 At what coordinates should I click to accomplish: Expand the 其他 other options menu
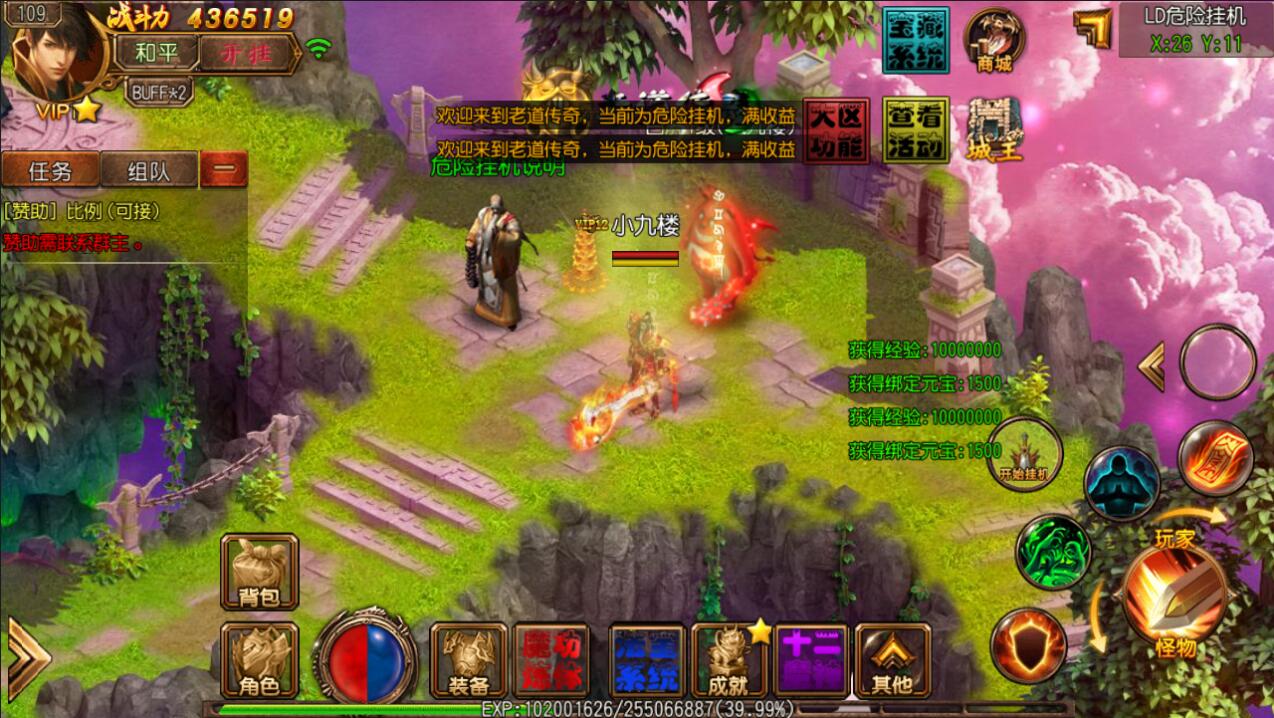pyautogui.click(x=892, y=660)
